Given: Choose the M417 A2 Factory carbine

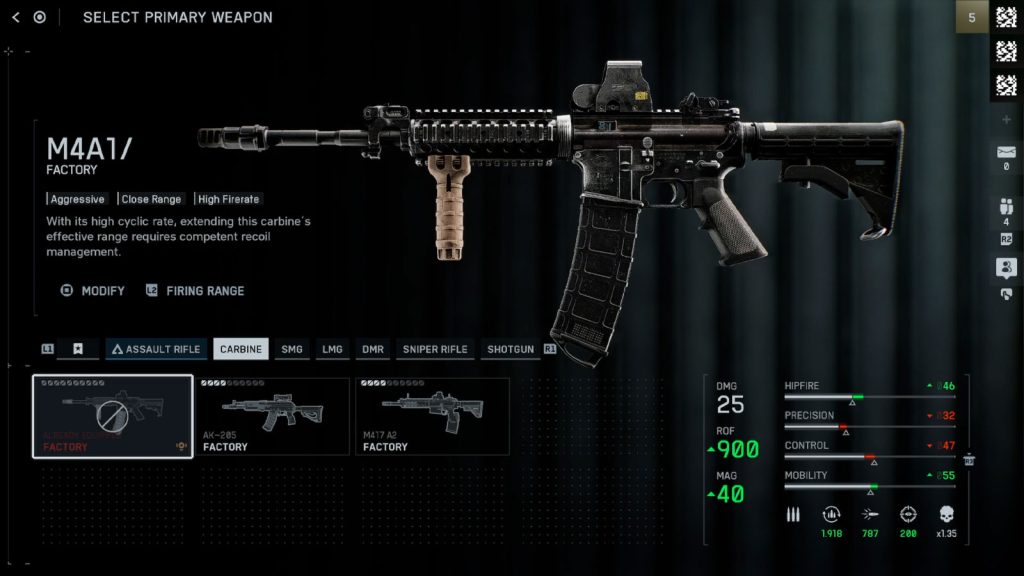Looking at the screenshot, I should click(x=432, y=416).
